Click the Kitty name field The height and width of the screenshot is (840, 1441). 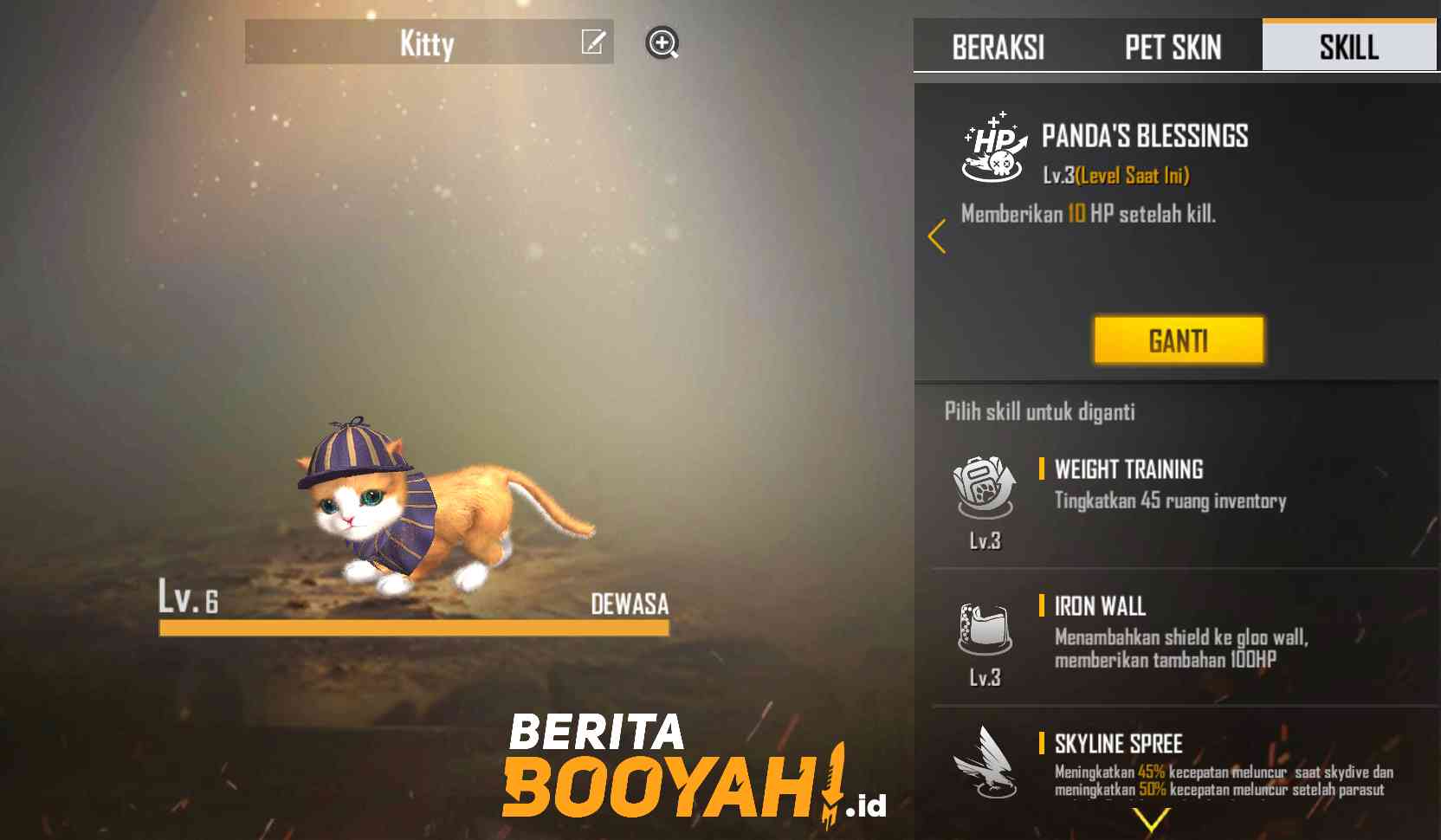pyautogui.click(x=429, y=43)
